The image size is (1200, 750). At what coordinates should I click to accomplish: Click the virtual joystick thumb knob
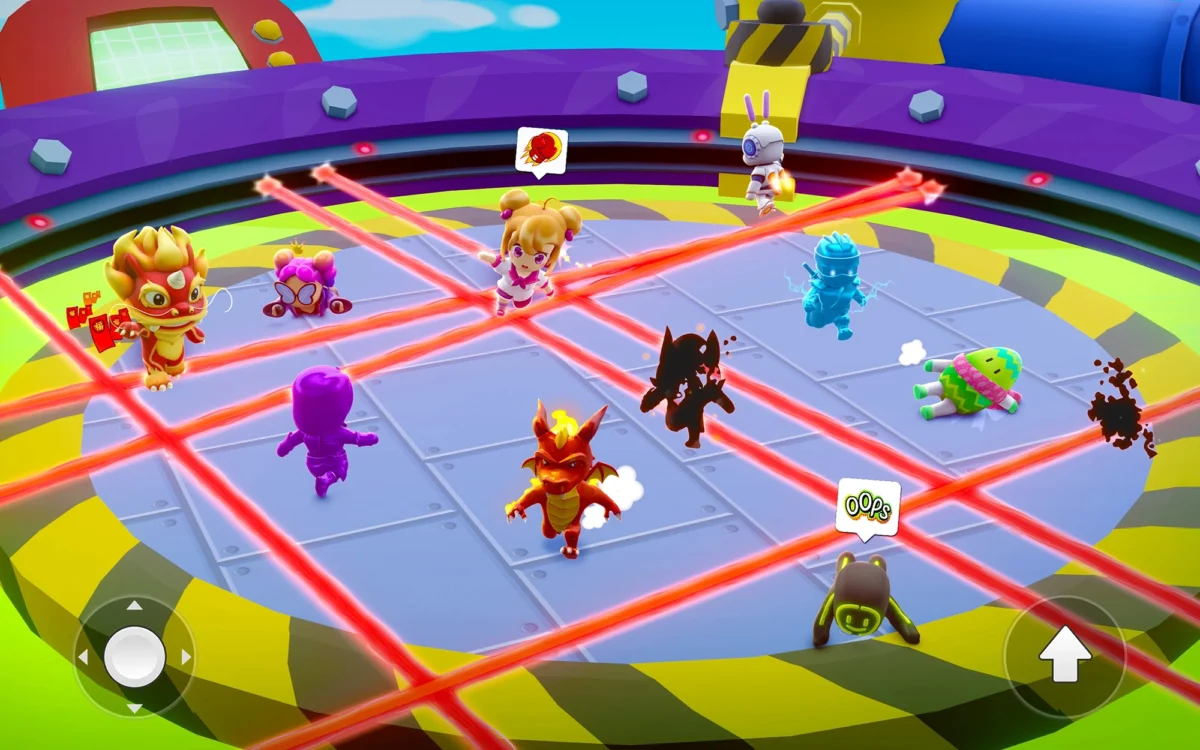tap(134, 656)
